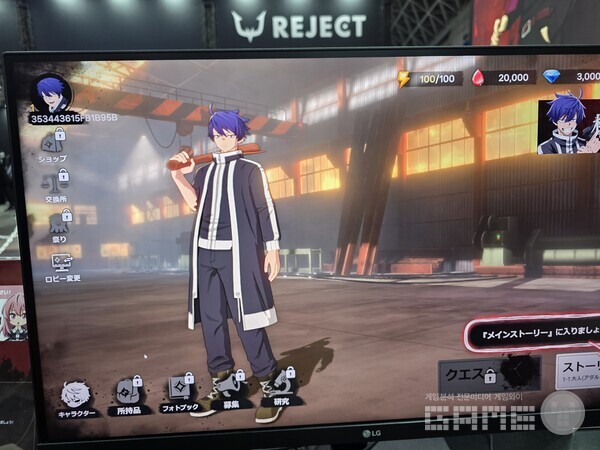Select the character banner thumbnail
The image size is (600, 450).
(568, 126)
